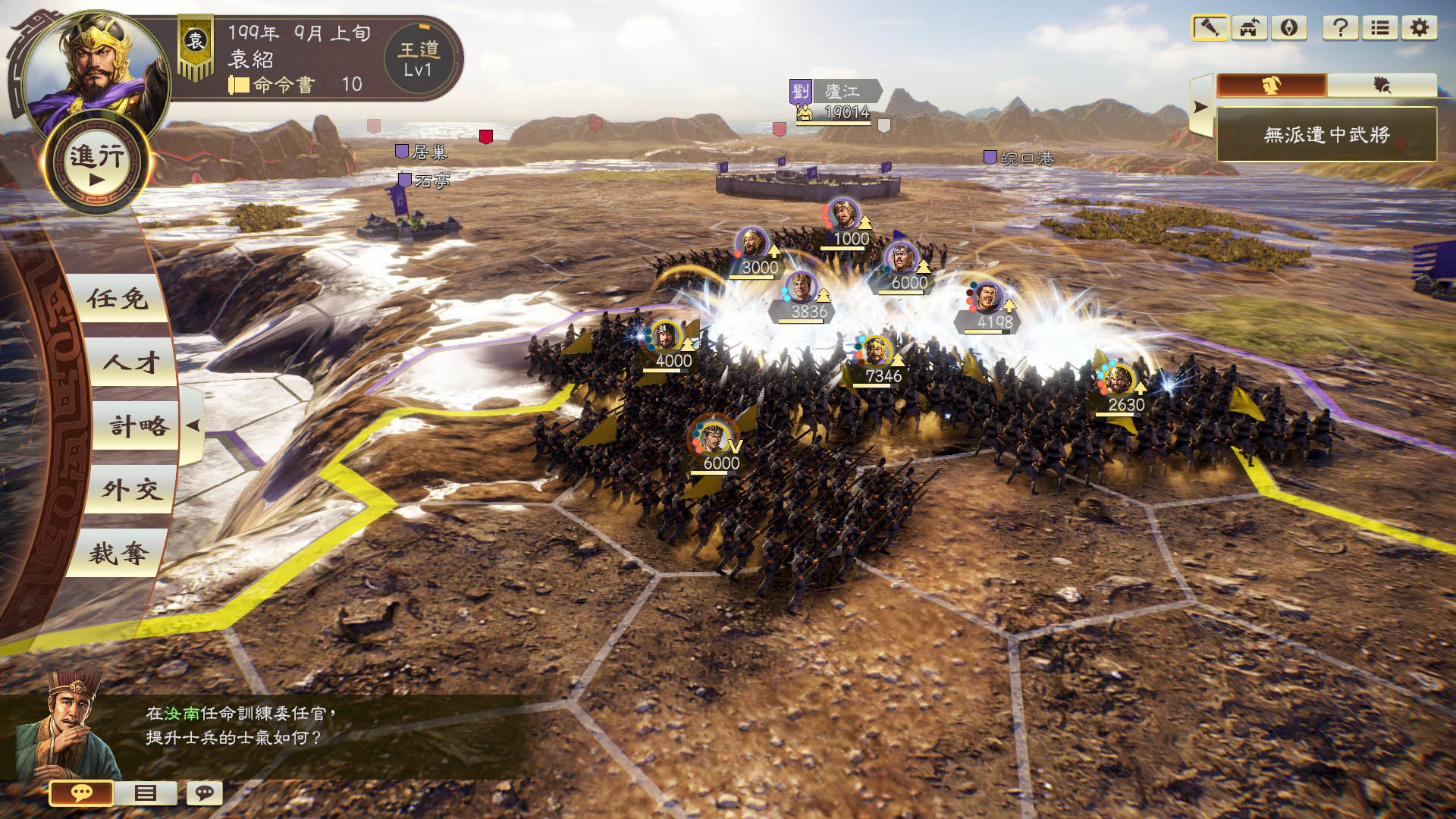Activate the compass orientation button
The image size is (1456, 819).
pyautogui.click(x=1289, y=28)
